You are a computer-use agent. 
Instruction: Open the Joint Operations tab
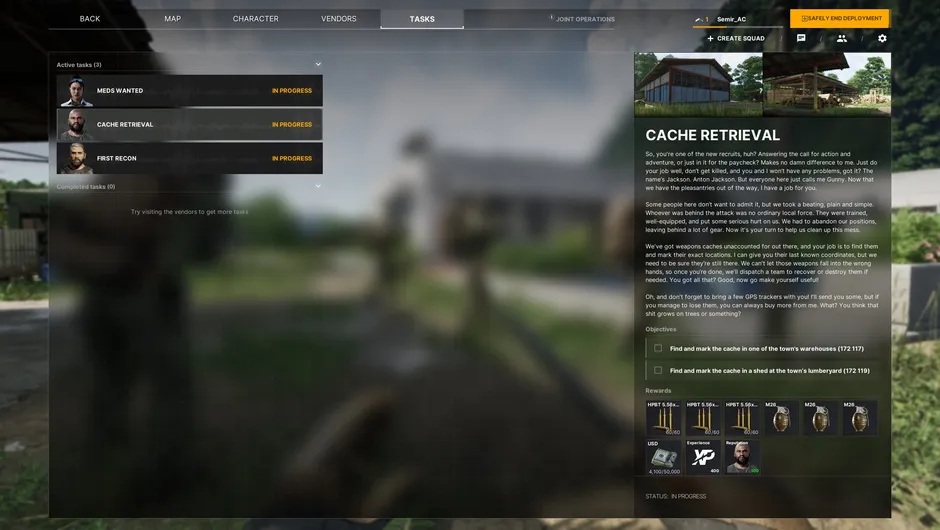coord(585,19)
